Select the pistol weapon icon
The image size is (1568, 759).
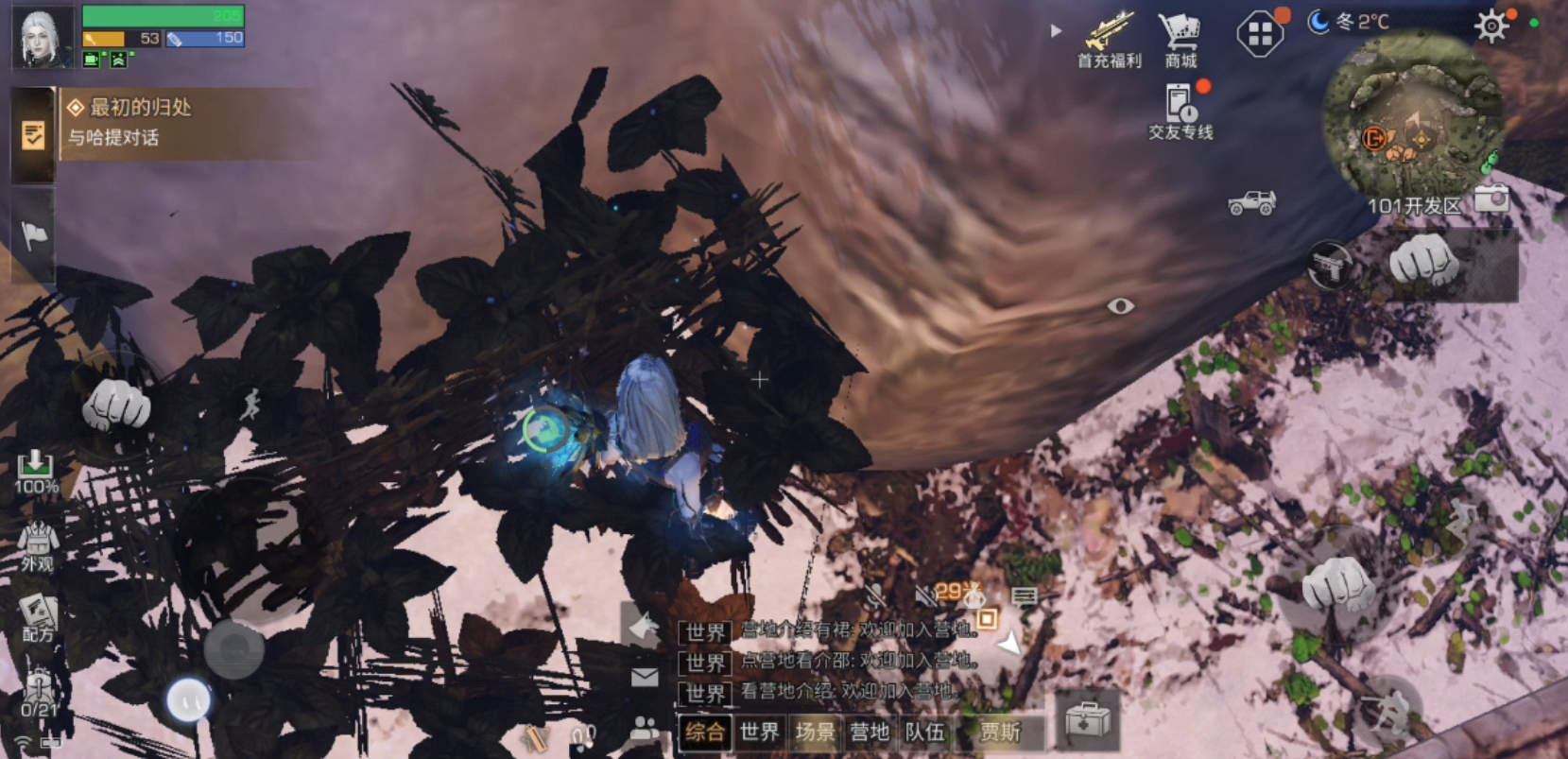tap(1329, 265)
